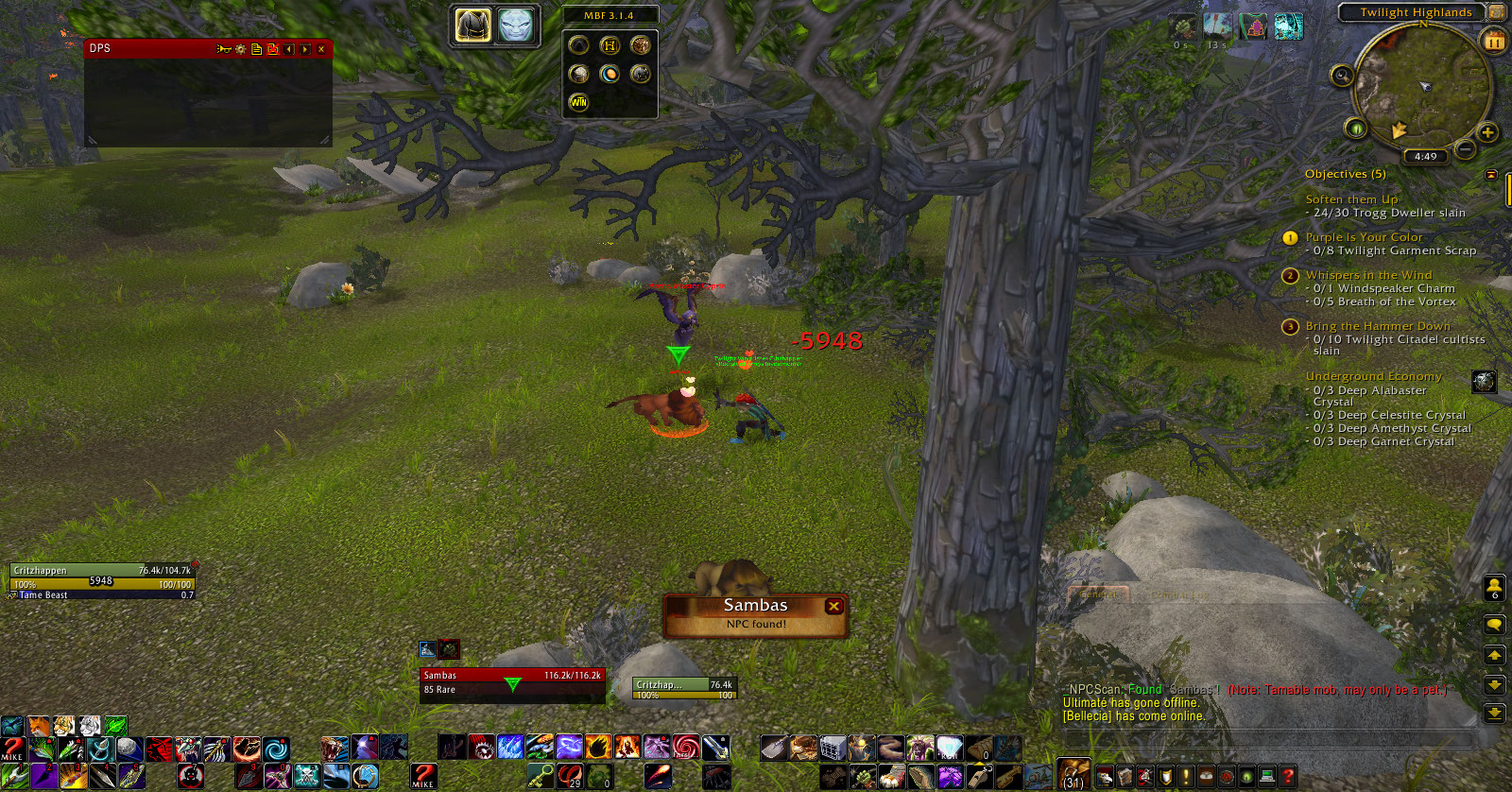Close the DPS meter window
Screen dimensions: 1512x792
321,49
